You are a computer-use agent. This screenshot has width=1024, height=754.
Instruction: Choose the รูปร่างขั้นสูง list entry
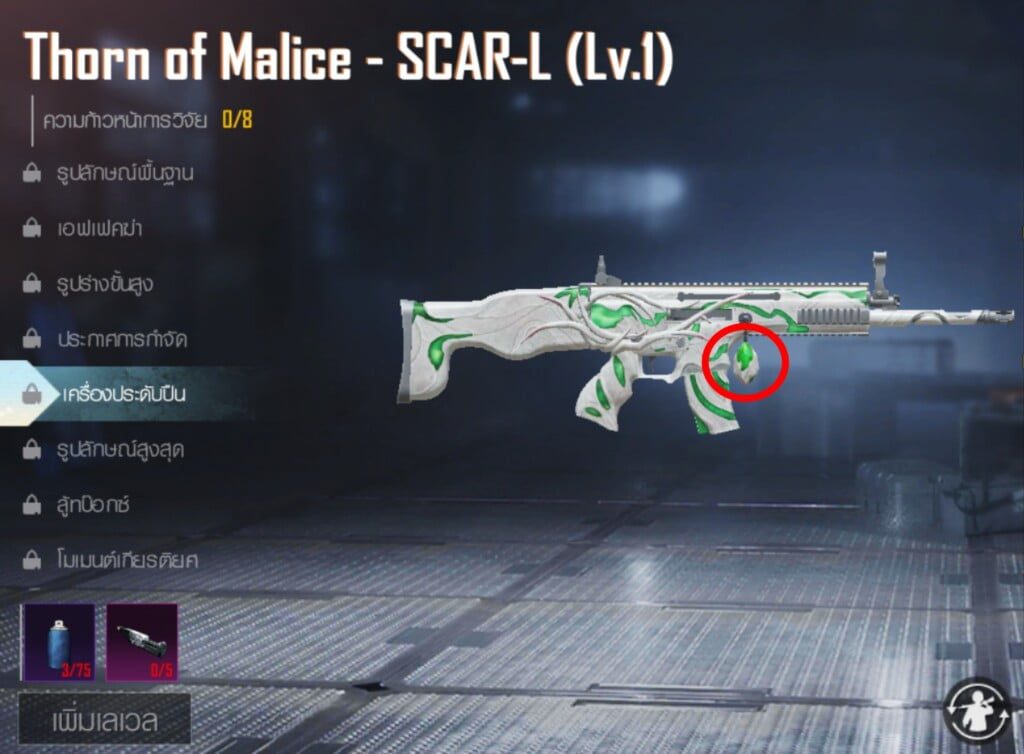[105, 284]
